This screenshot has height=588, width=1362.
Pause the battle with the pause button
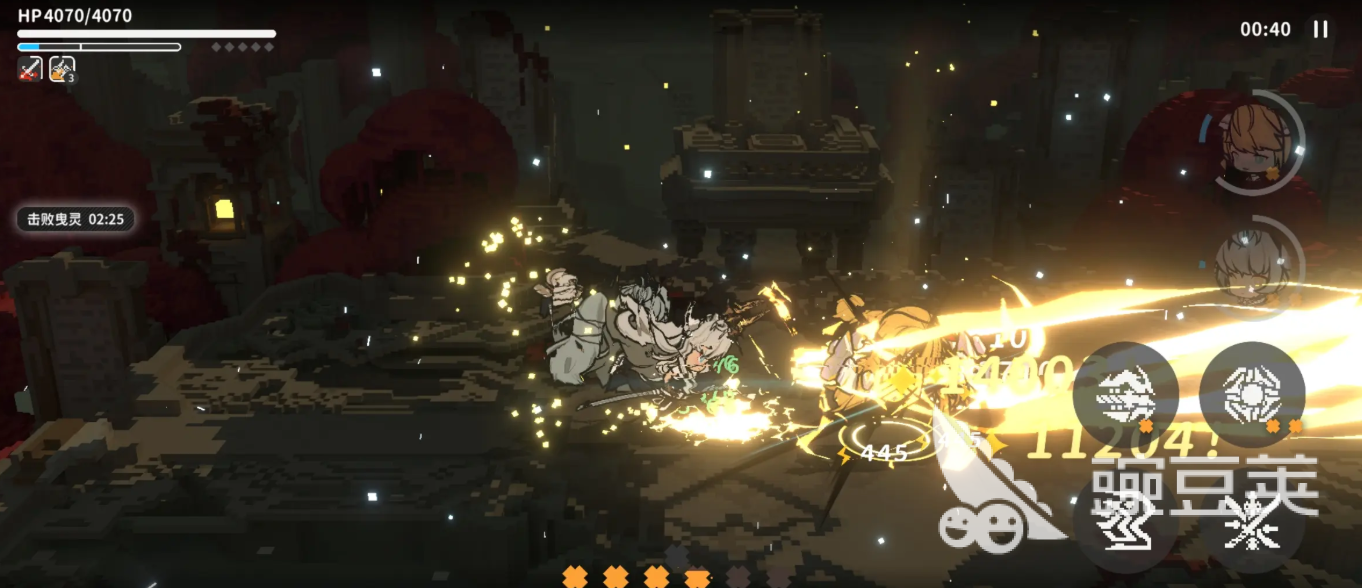point(1320,30)
